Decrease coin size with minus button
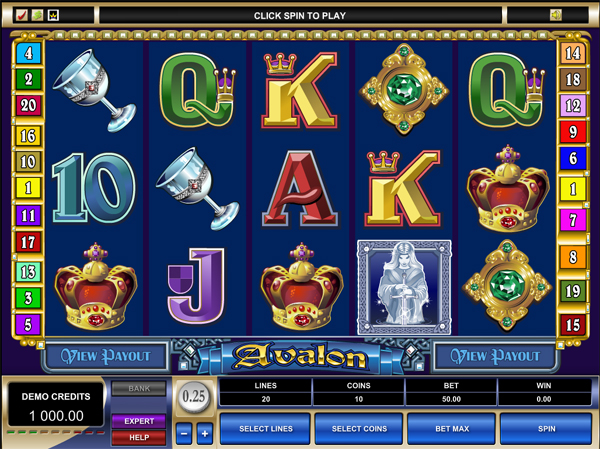The width and height of the screenshot is (600, 449). [183, 433]
